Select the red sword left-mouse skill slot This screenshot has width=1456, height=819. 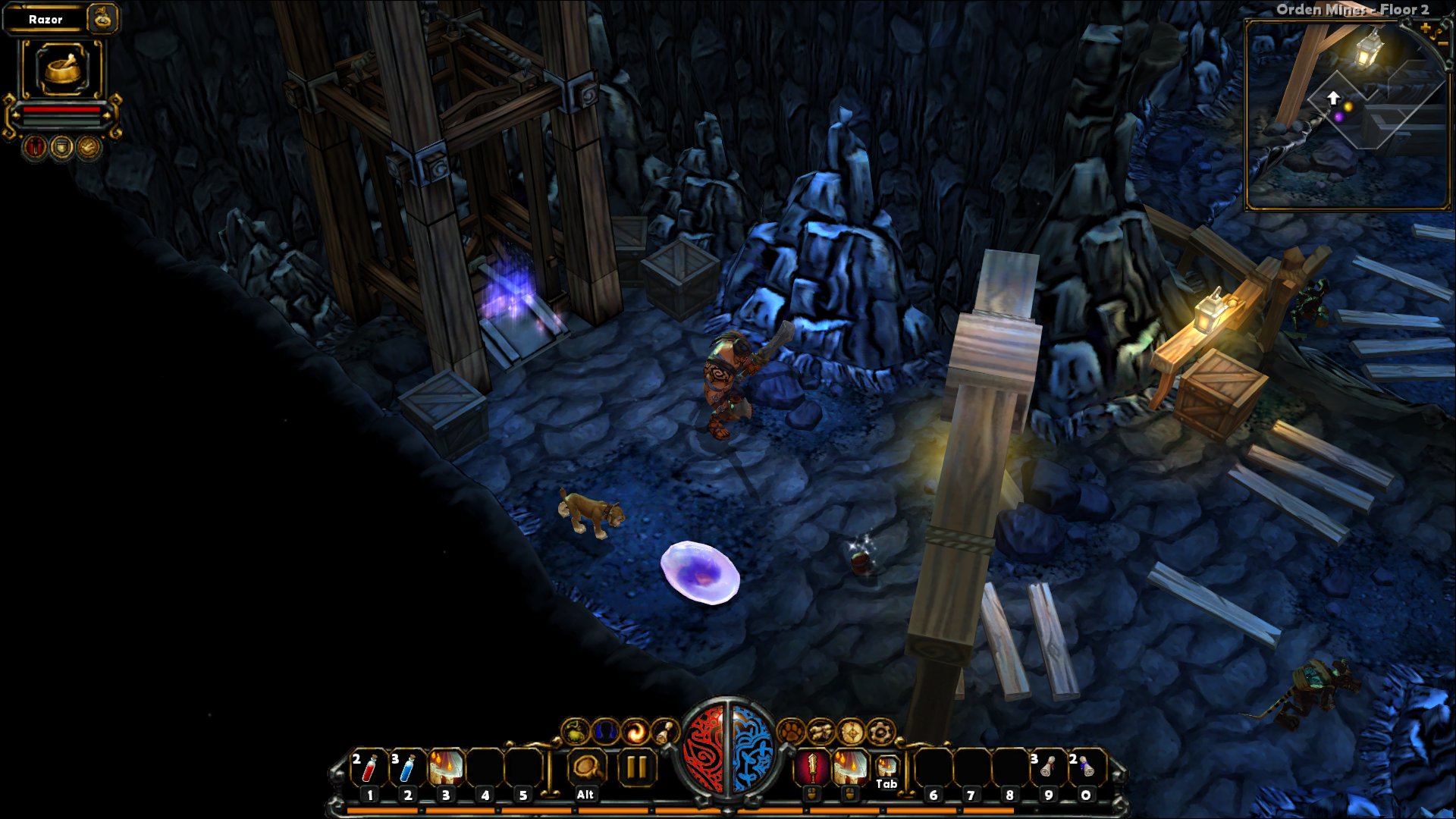click(x=812, y=767)
